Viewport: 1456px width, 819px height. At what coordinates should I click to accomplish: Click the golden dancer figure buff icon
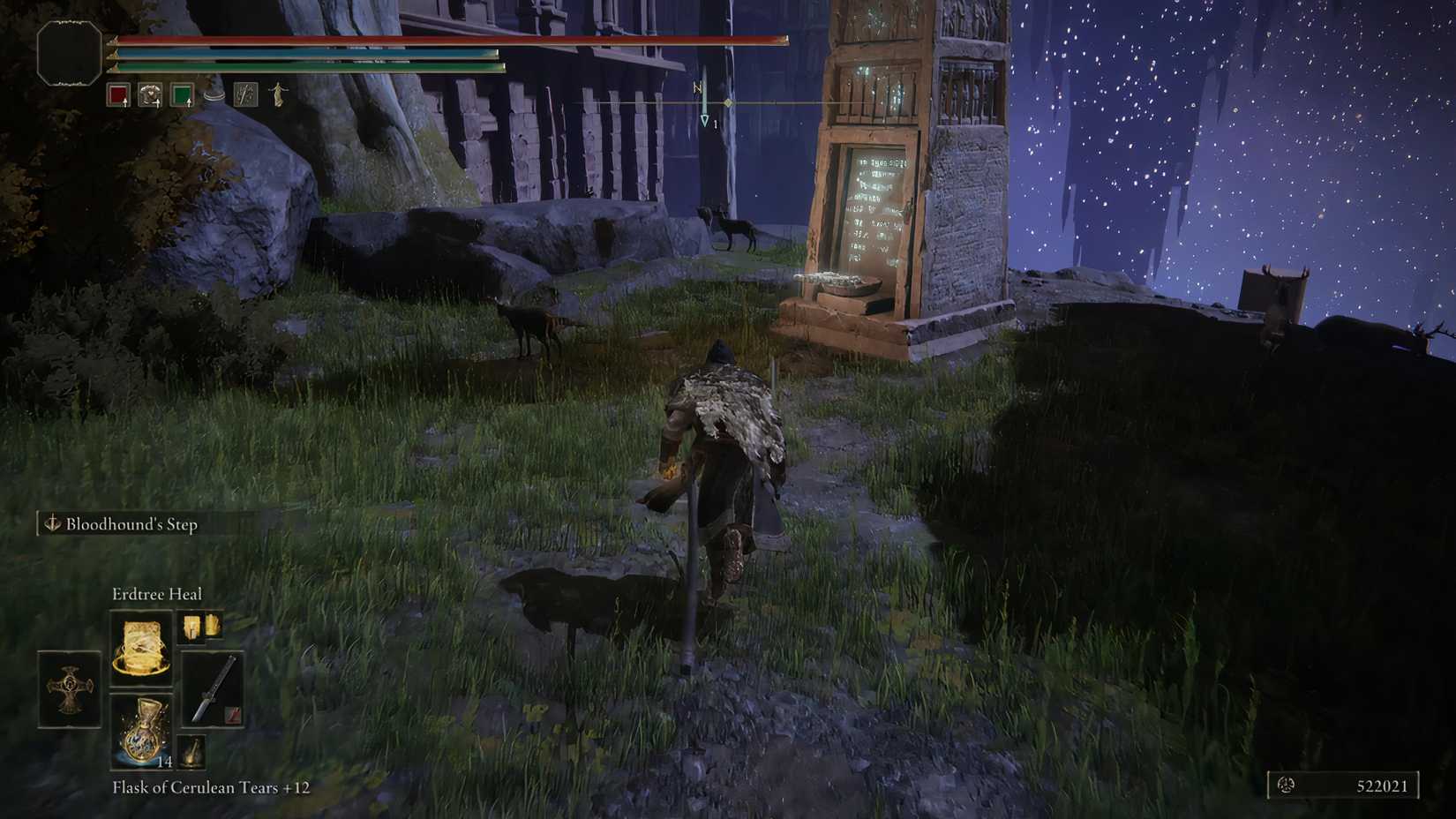(277, 94)
